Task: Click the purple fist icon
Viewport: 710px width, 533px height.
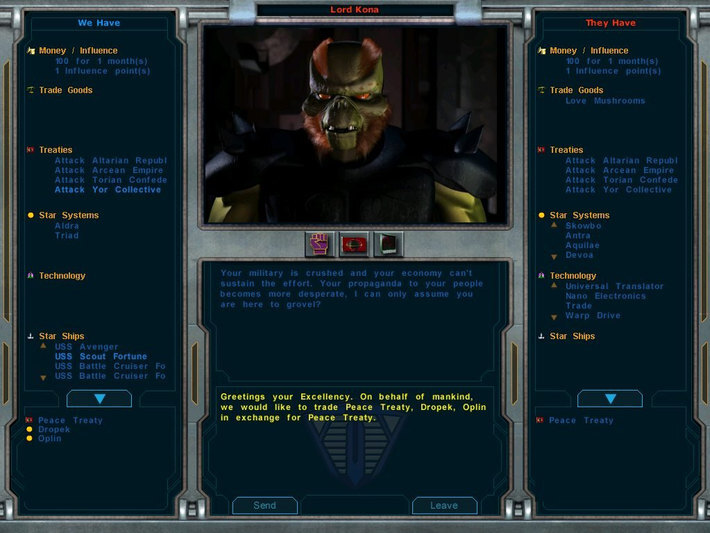Action: tap(322, 243)
